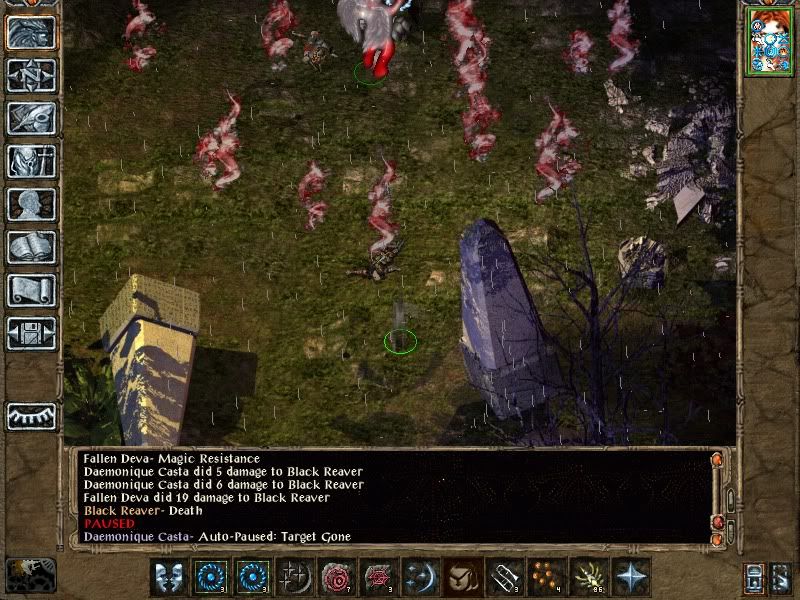This screenshot has height=600, width=800.
Task: Activate the four-pointed star action button
Action: tap(630, 578)
